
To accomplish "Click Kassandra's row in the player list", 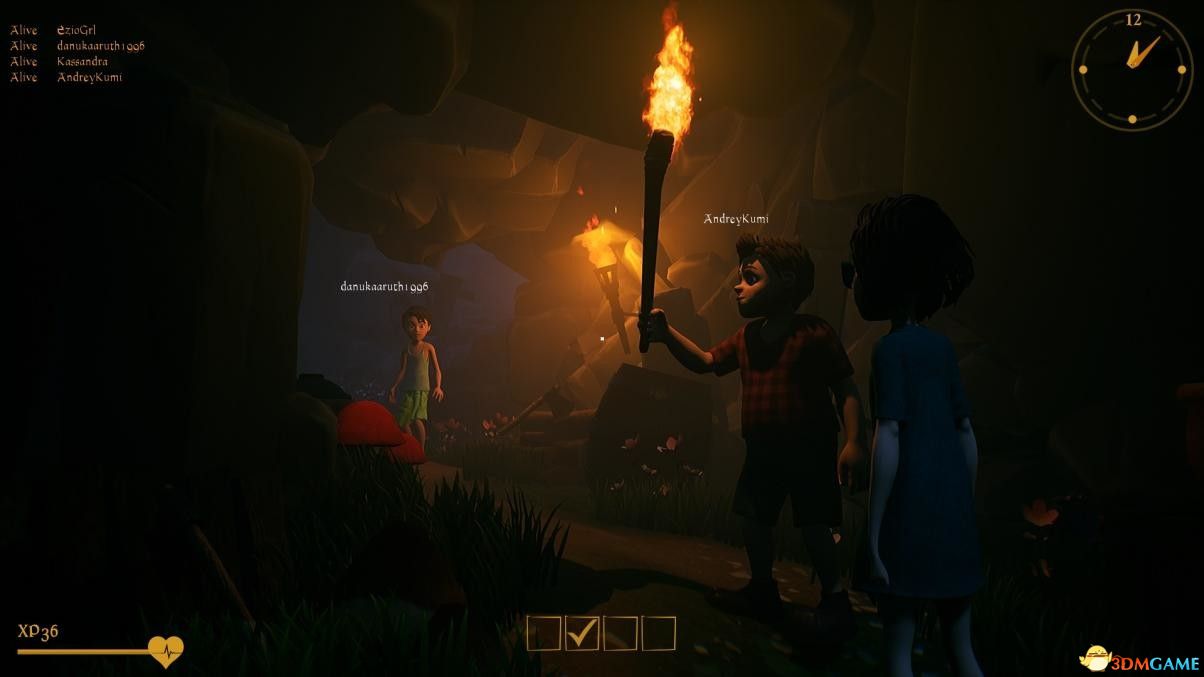I will click(x=82, y=62).
